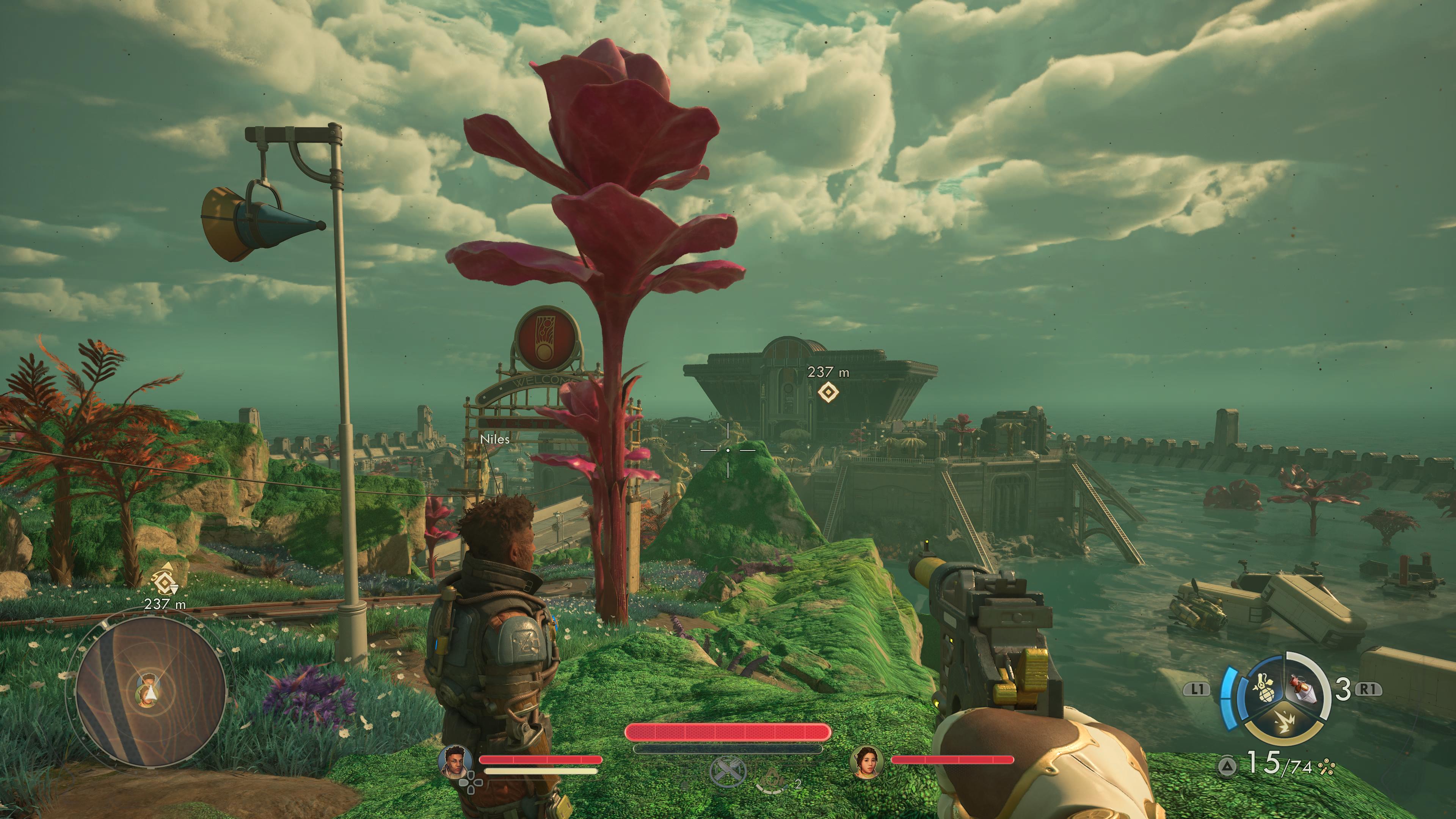
Task: Click the crossed knife and fork icon
Action: pos(728,771)
